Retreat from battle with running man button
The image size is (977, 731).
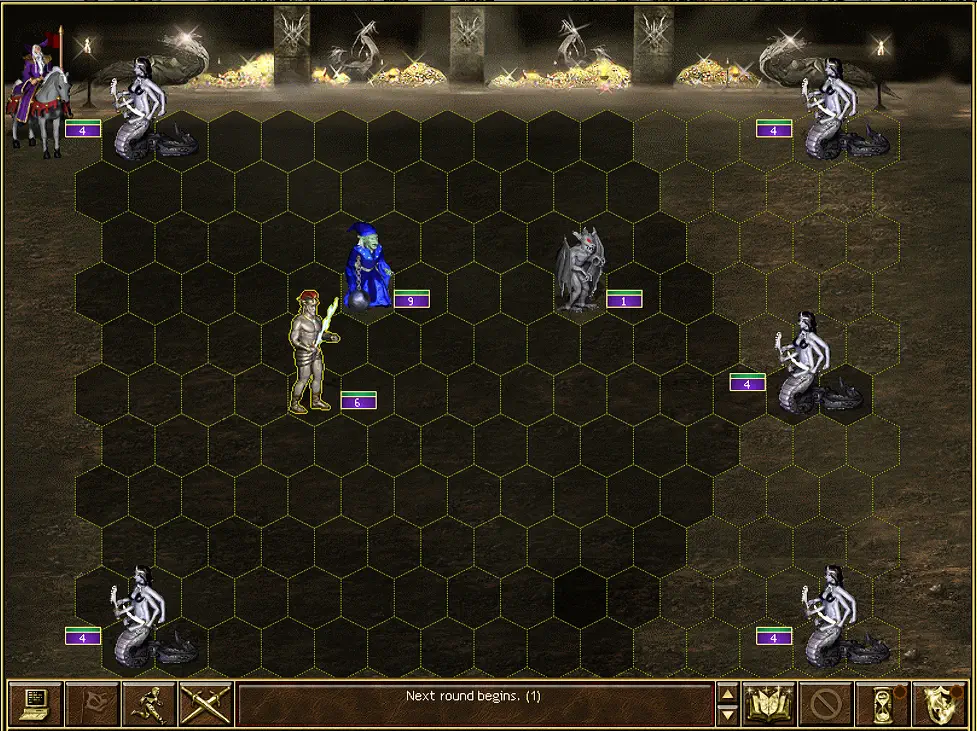point(149,703)
